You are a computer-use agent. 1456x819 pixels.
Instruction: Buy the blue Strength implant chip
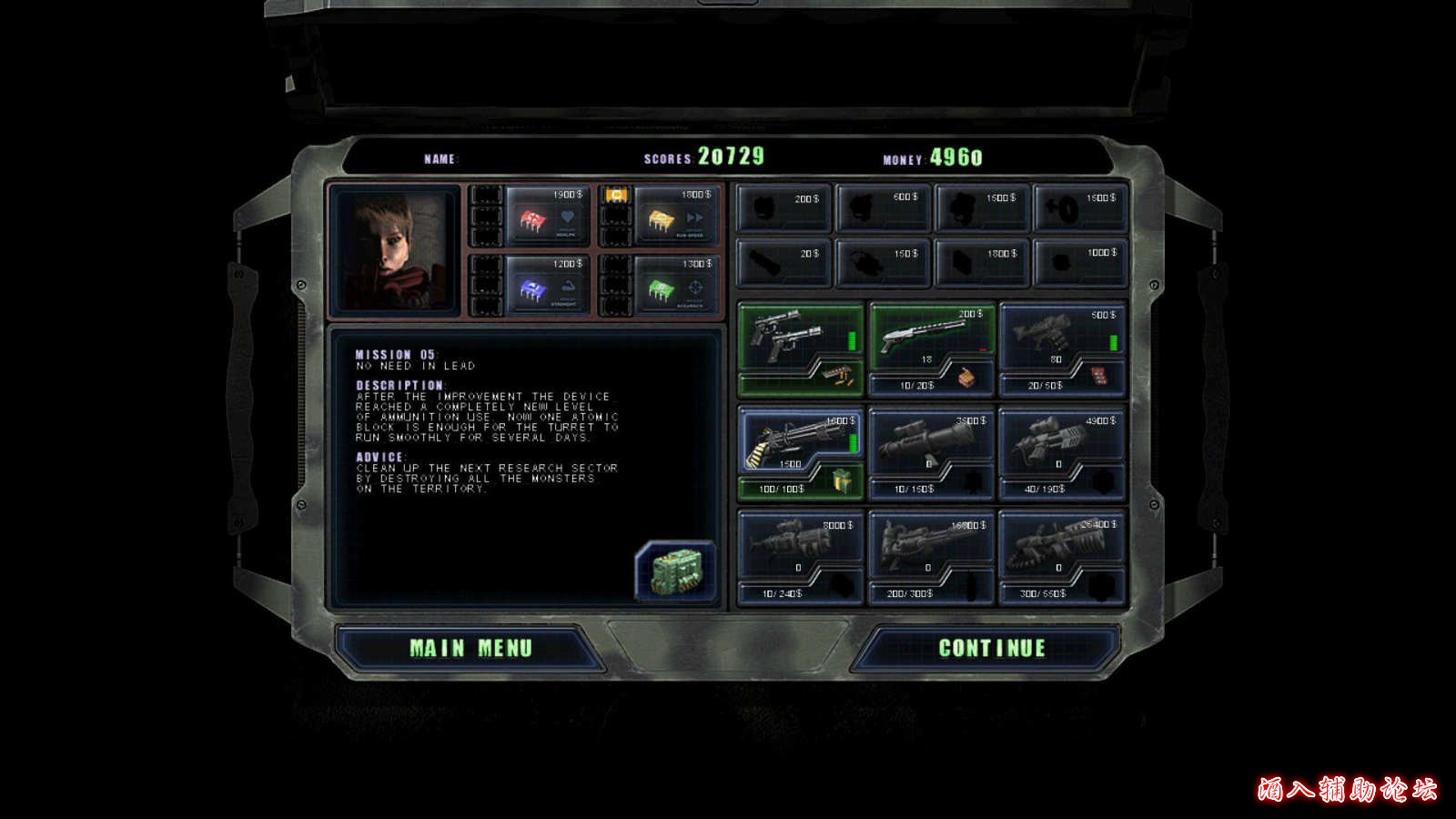532,287
